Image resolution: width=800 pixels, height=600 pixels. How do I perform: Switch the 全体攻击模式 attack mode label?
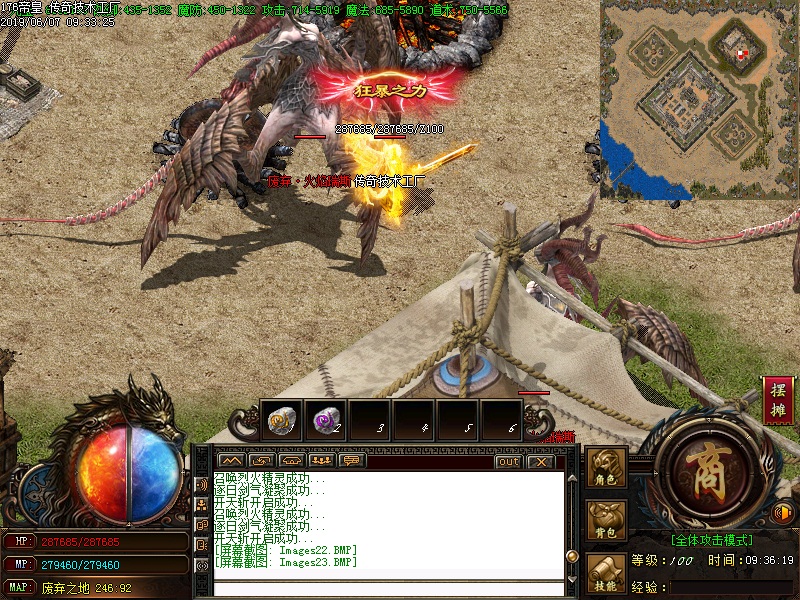[711, 538]
